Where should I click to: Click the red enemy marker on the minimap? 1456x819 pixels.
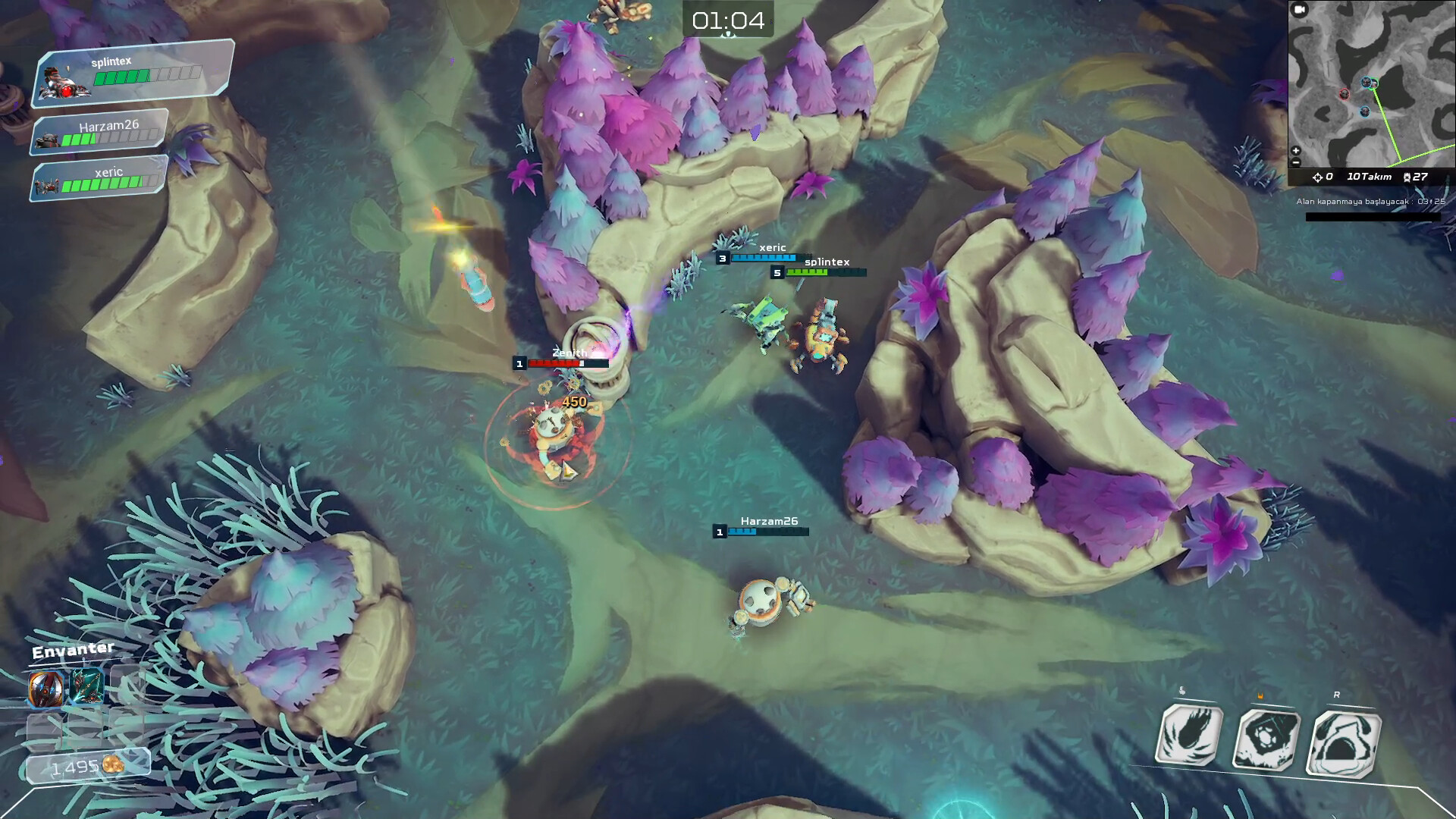[1345, 94]
